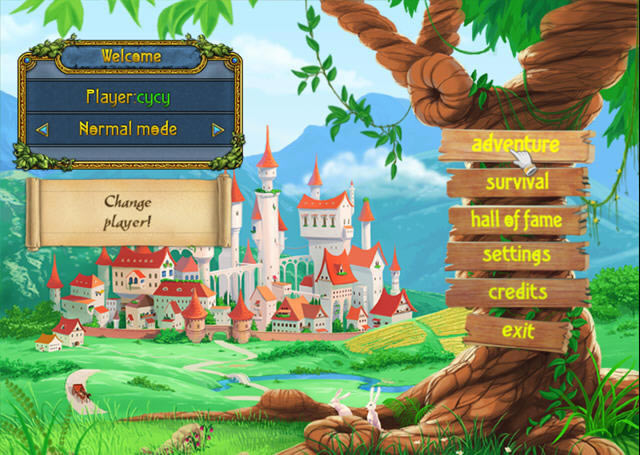This screenshot has width=640, height=455.
Task: Select the previous difficulty with left arrow
Action: (x=42, y=129)
